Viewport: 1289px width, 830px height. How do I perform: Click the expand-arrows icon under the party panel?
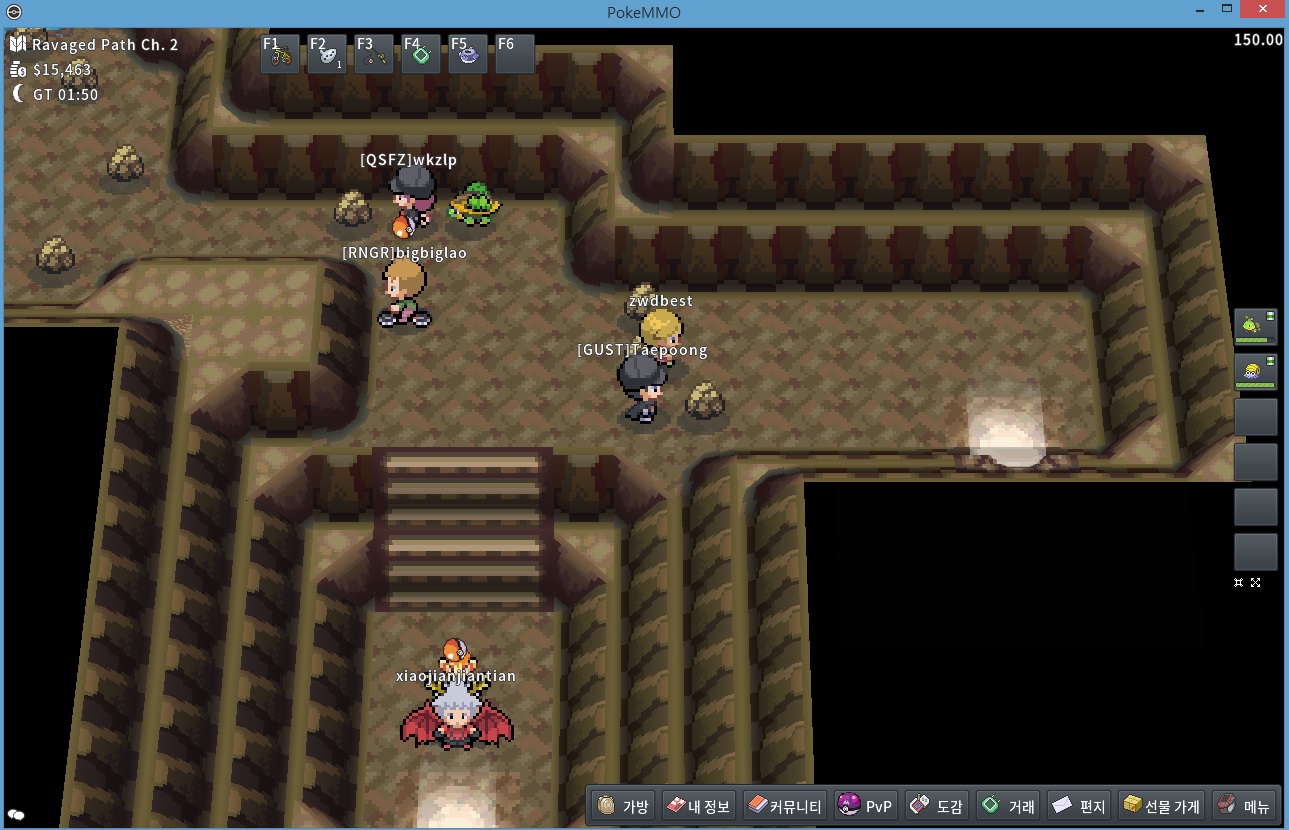1256,582
